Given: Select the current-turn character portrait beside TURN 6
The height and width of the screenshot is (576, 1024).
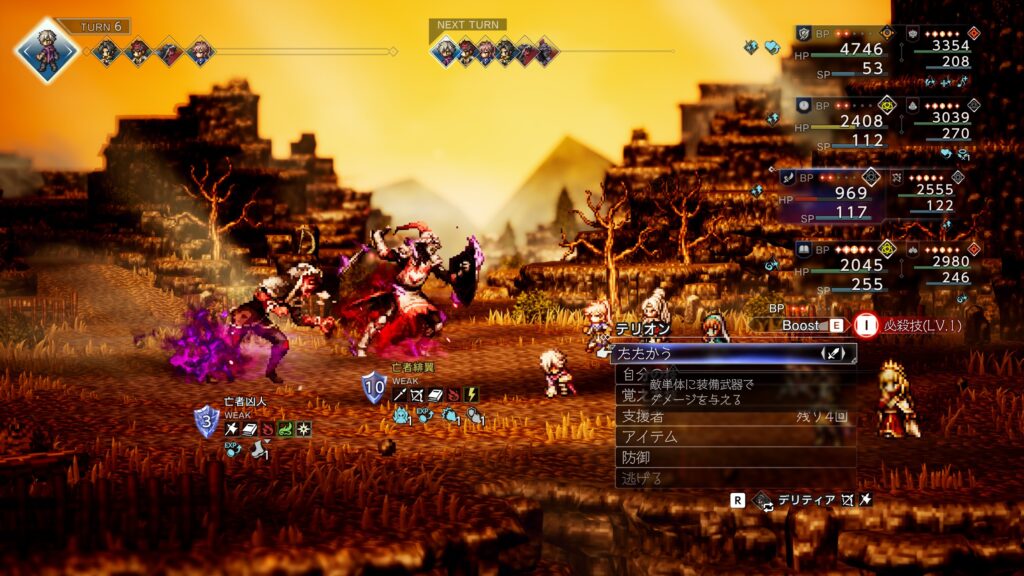Looking at the screenshot, I should [x=47, y=50].
